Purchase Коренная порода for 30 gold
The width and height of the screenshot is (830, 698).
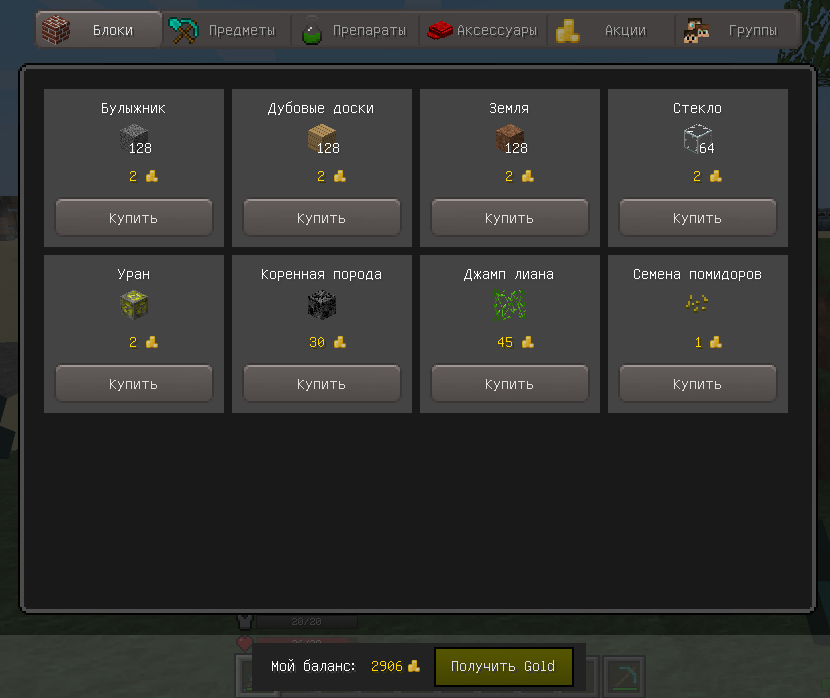tap(321, 383)
